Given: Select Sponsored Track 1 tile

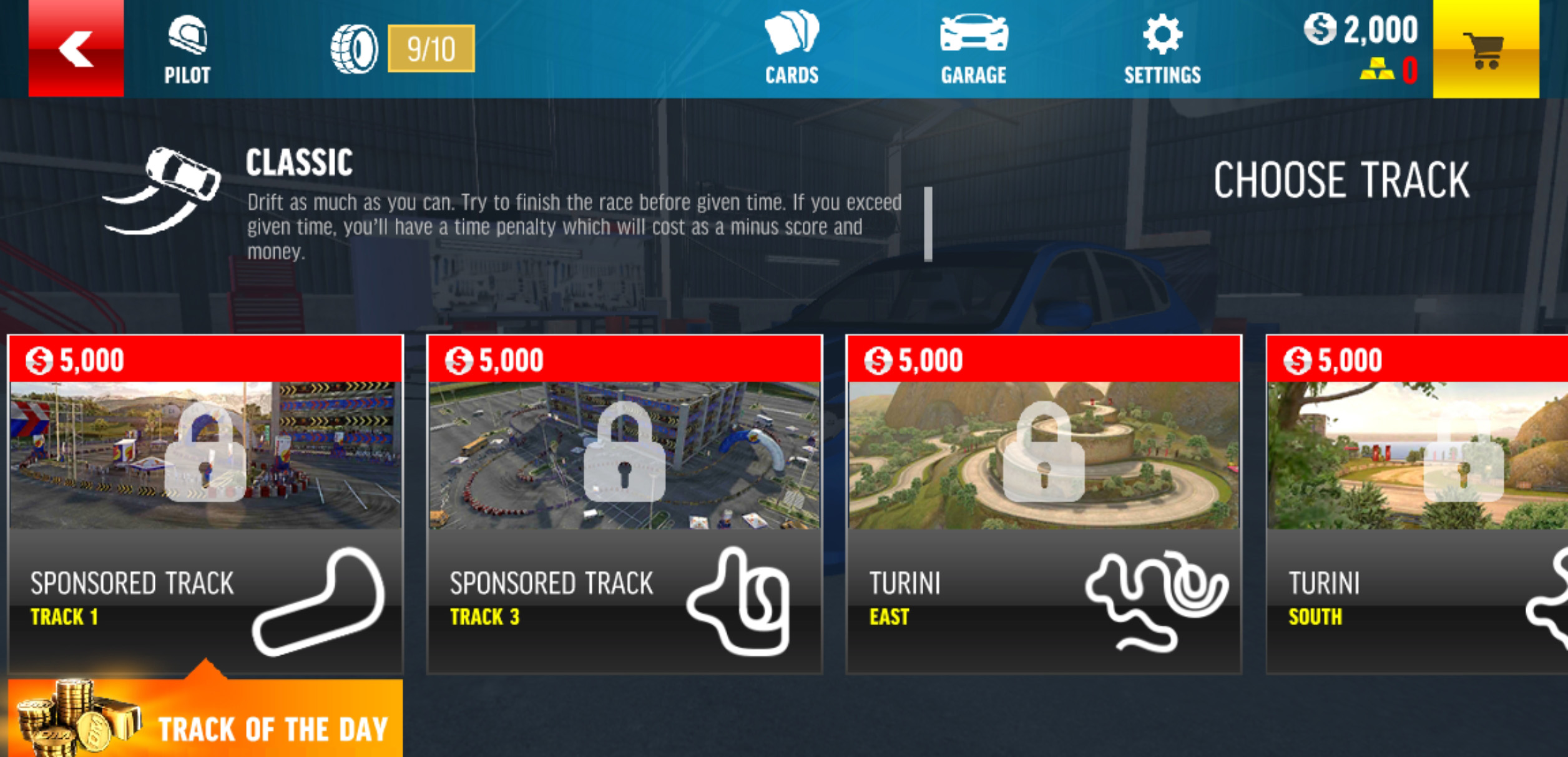Looking at the screenshot, I should (x=205, y=503).
